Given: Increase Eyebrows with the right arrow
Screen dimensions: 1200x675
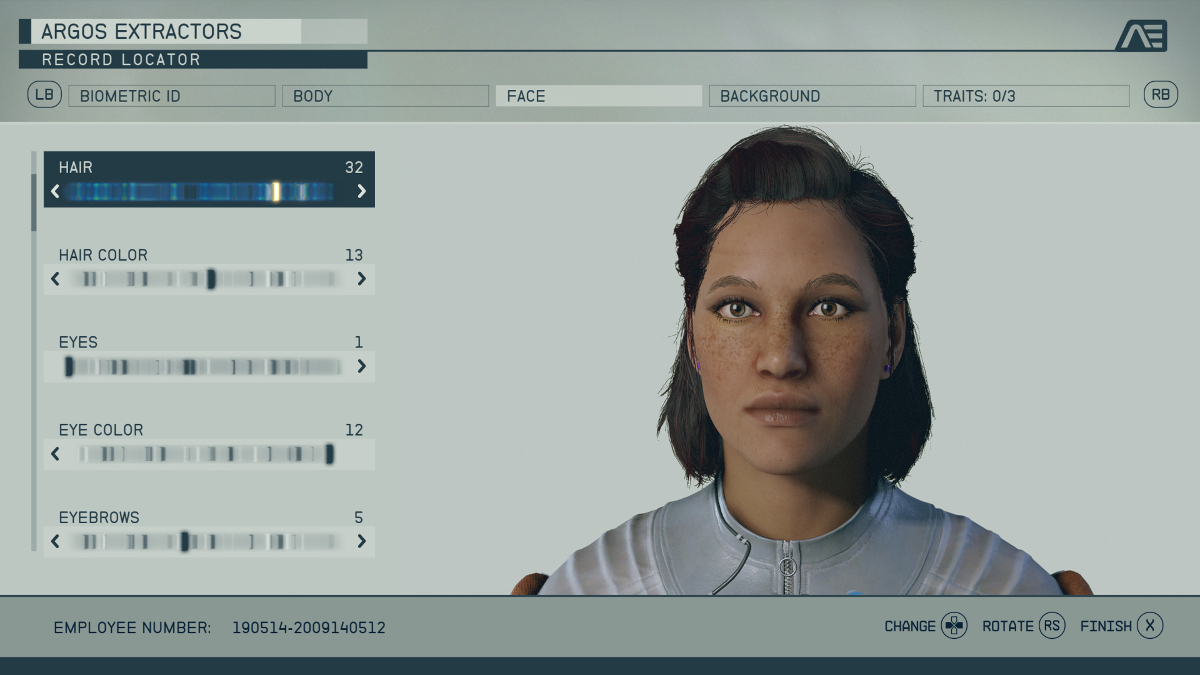Looking at the screenshot, I should tap(361, 542).
